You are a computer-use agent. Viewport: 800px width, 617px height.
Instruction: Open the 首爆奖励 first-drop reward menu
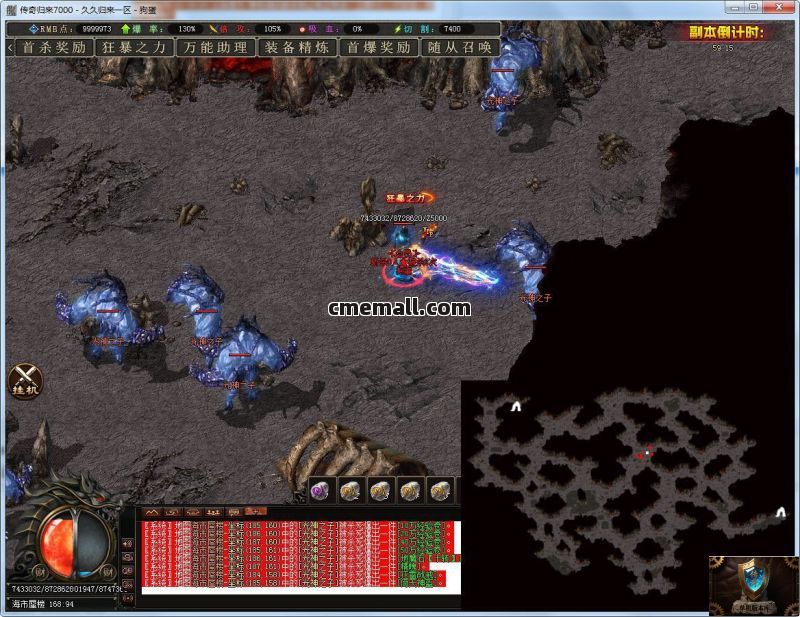point(379,47)
